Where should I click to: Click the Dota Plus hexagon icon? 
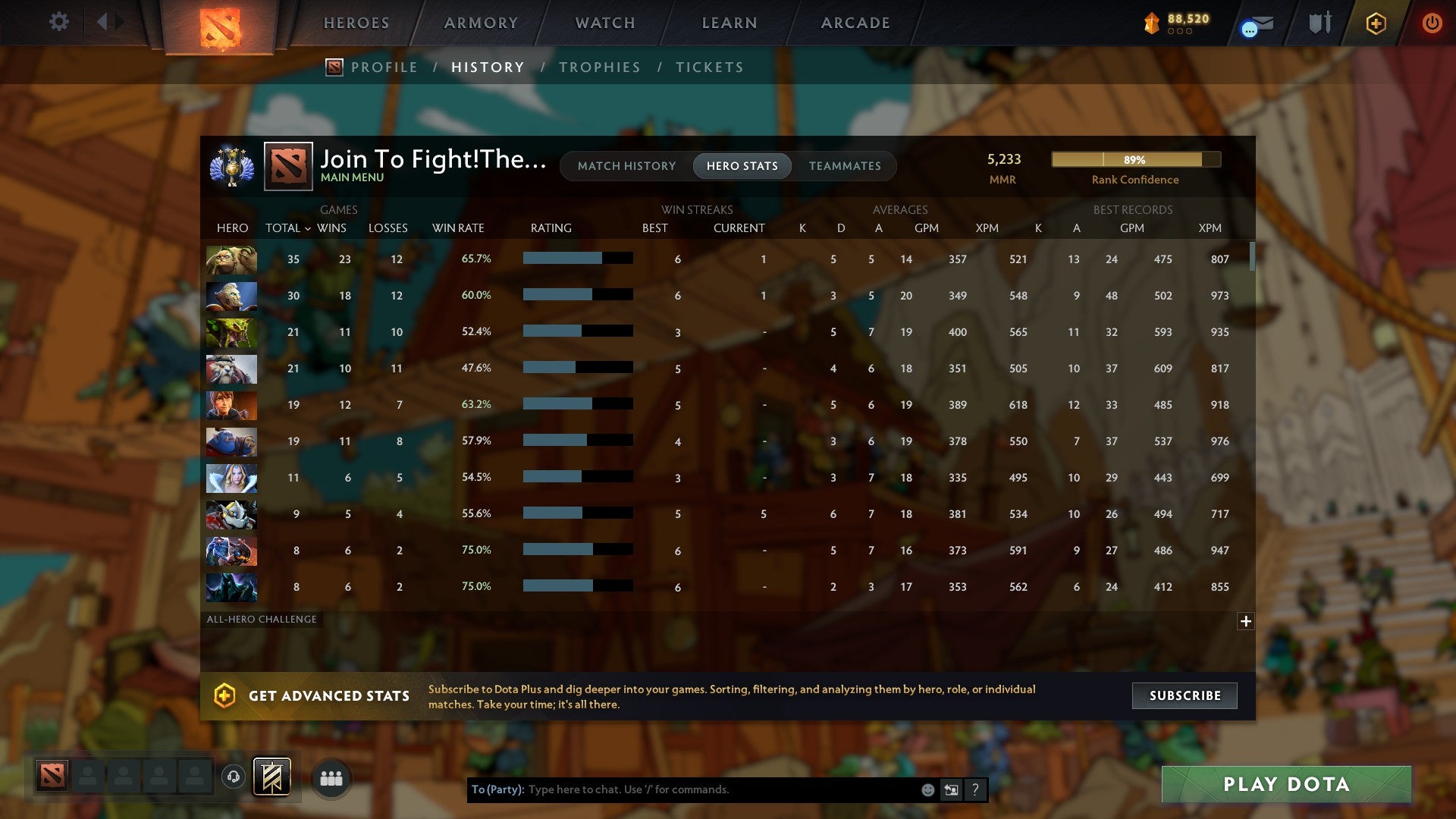pyautogui.click(x=1374, y=23)
